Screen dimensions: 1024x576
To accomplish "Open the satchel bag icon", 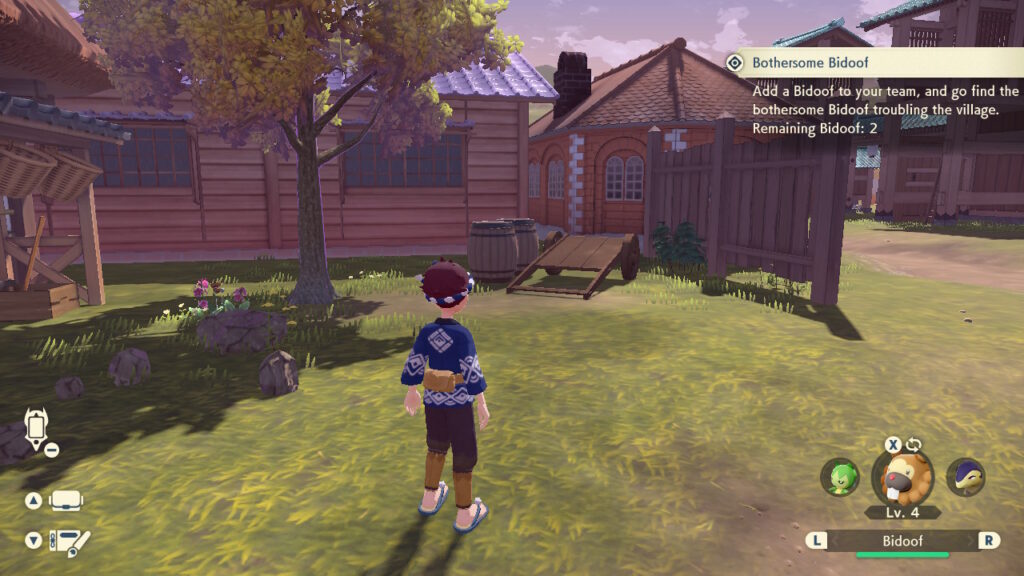I will 67,500.
